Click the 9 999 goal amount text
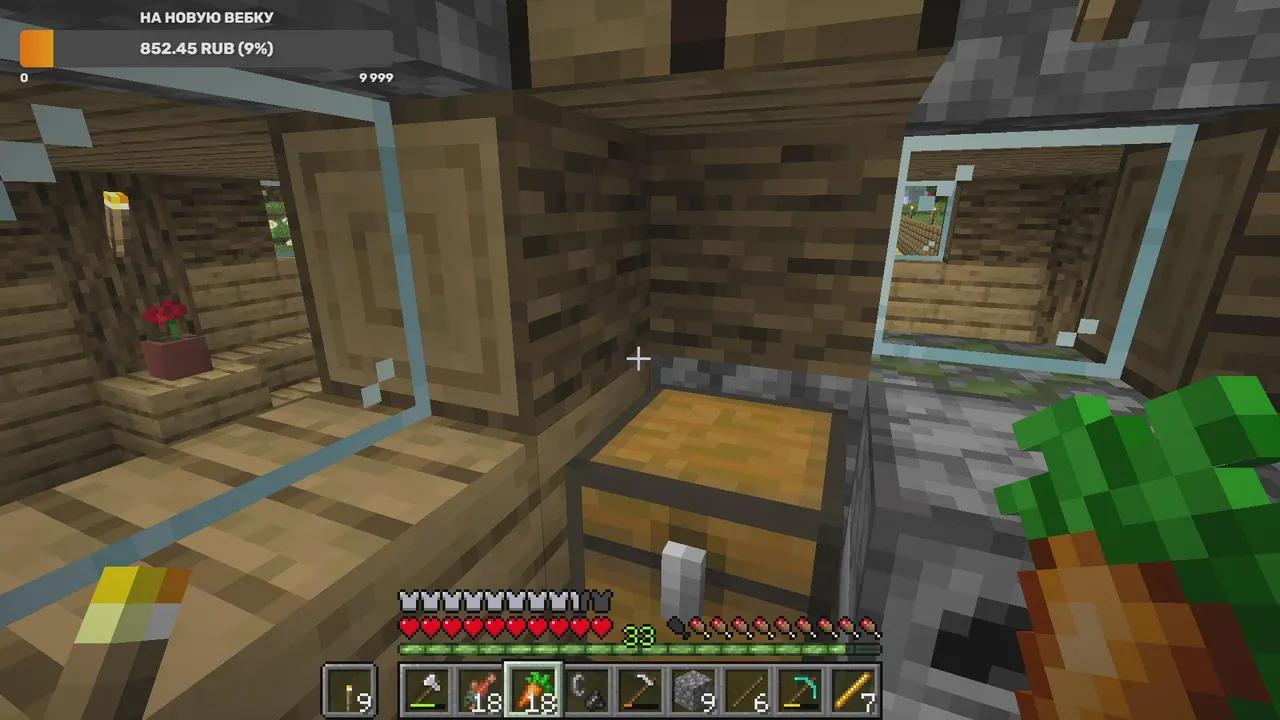Image resolution: width=1280 pixels, height=720 pixels. coord(376,77)
